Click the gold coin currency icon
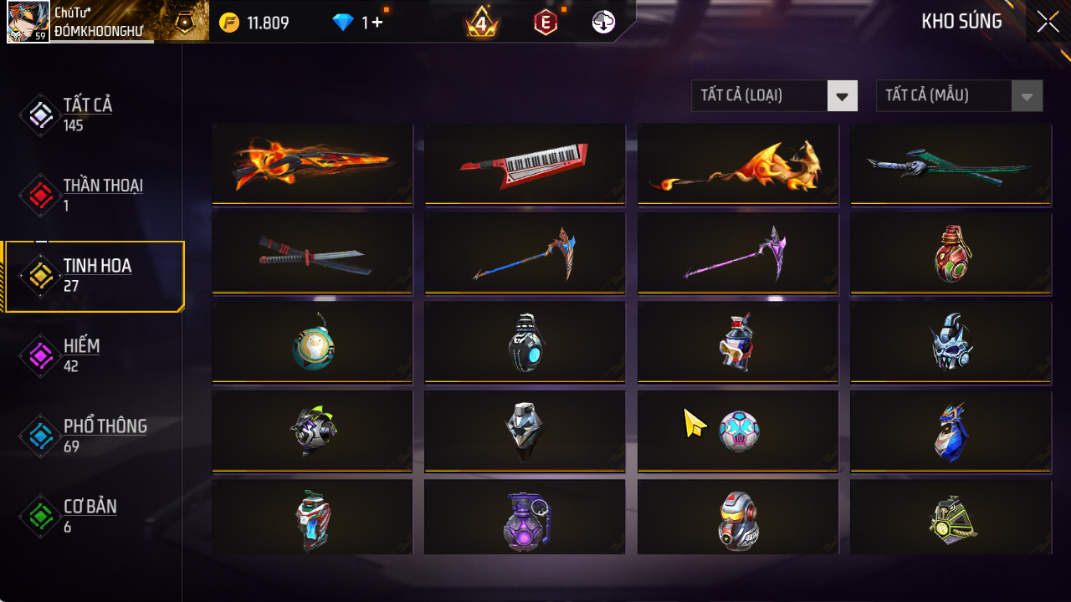The width and height of the screenshot is (1071, 602). (x=229, y=22)
